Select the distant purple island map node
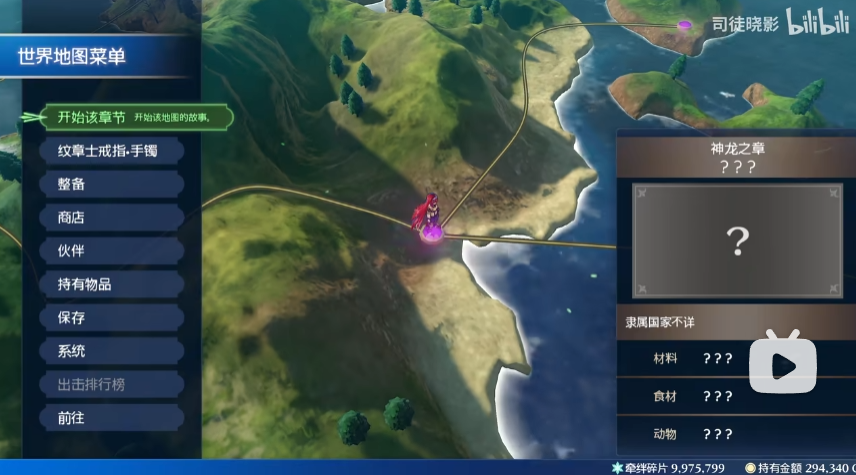The height and width of the screenshot is (475, 856). pyautogui.click(x=685, y=24)
